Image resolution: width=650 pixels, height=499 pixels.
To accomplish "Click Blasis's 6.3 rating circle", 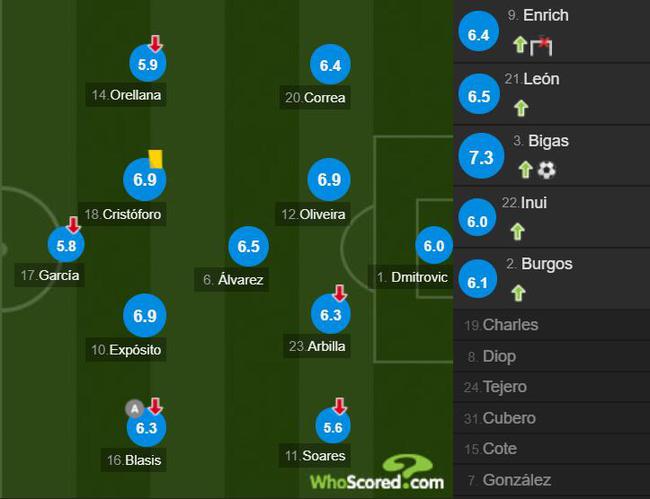I will coord(146,428).
